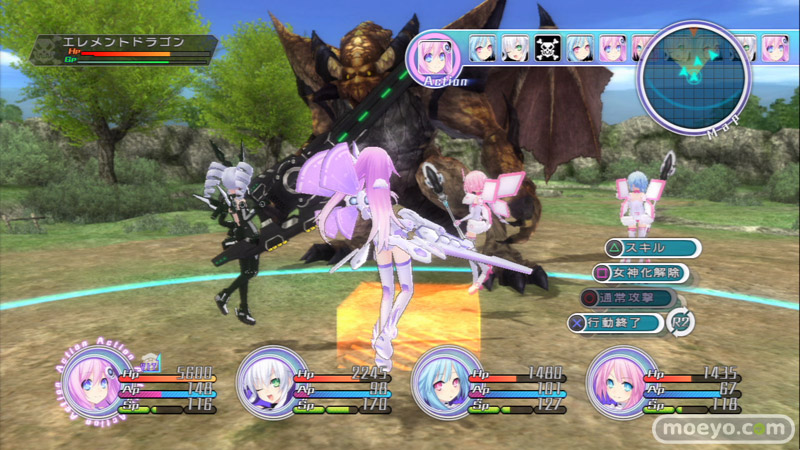
Task: Select 通常攻撃 normal attack
Action: tap(630, 297)
